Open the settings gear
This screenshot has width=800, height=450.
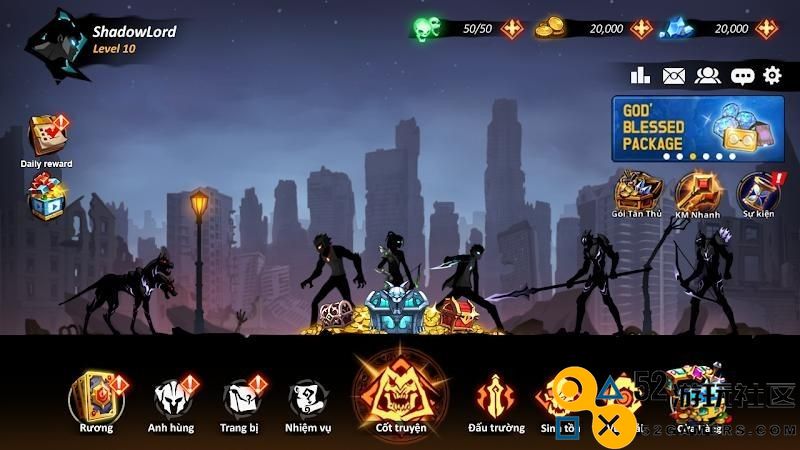click(772, 75)
